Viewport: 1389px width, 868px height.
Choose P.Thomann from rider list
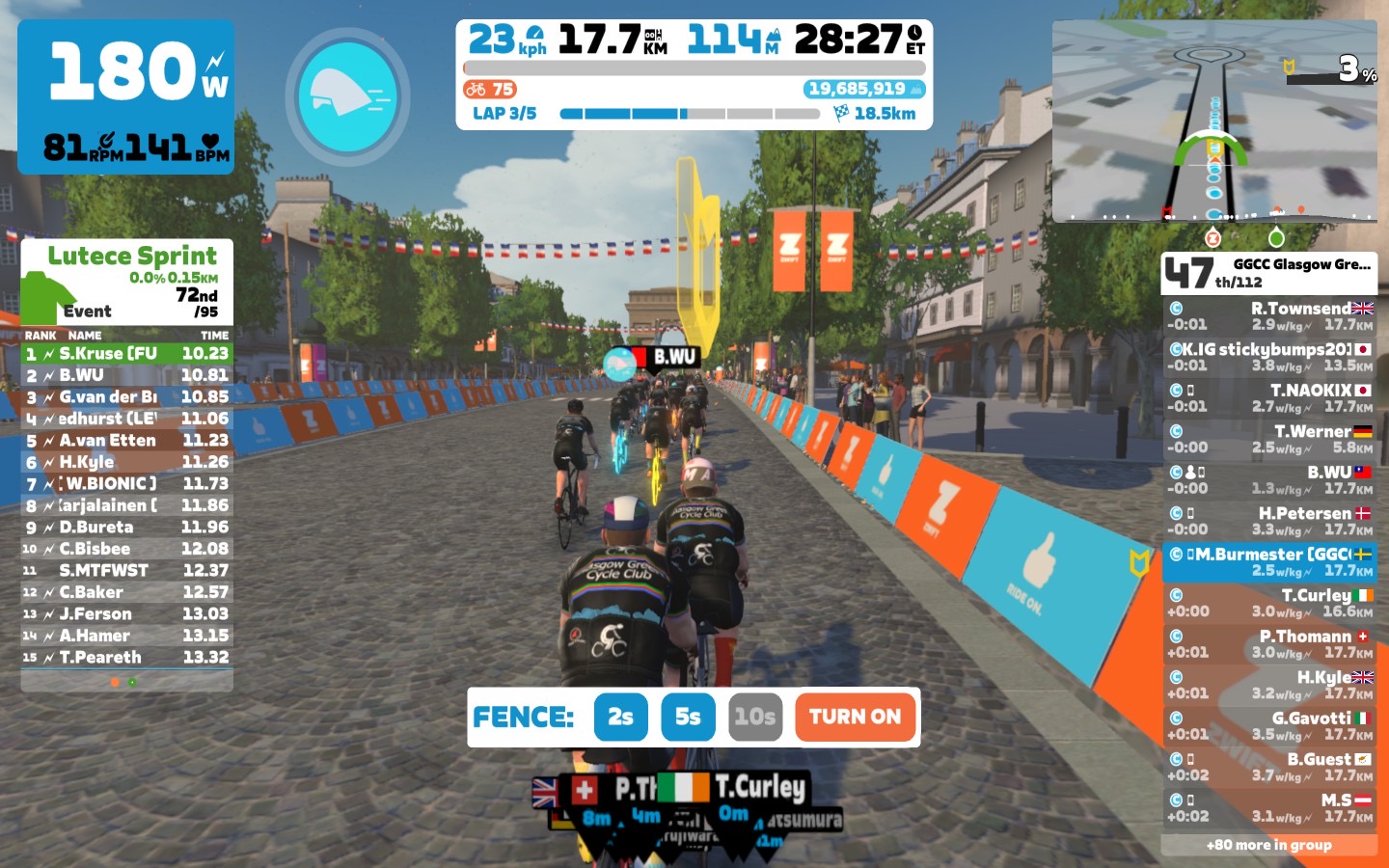[1269, 644]
